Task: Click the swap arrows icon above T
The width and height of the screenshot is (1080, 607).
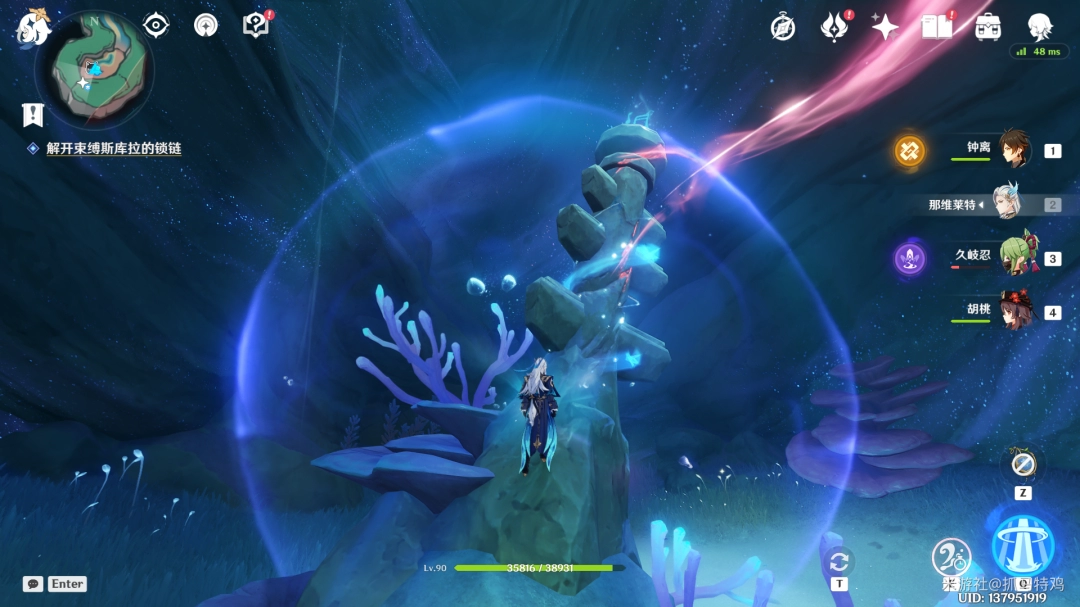Action: click(839, 561)
